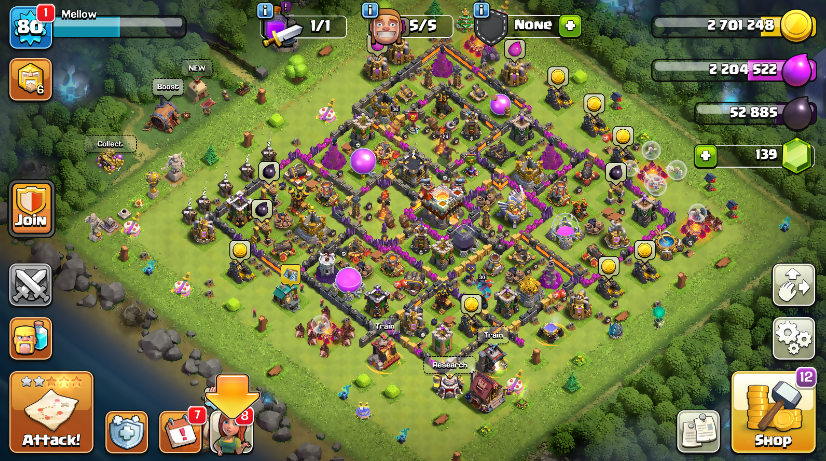Open the pinned notes news button
Screen dimensions: 826x461
tap(698, 430)
